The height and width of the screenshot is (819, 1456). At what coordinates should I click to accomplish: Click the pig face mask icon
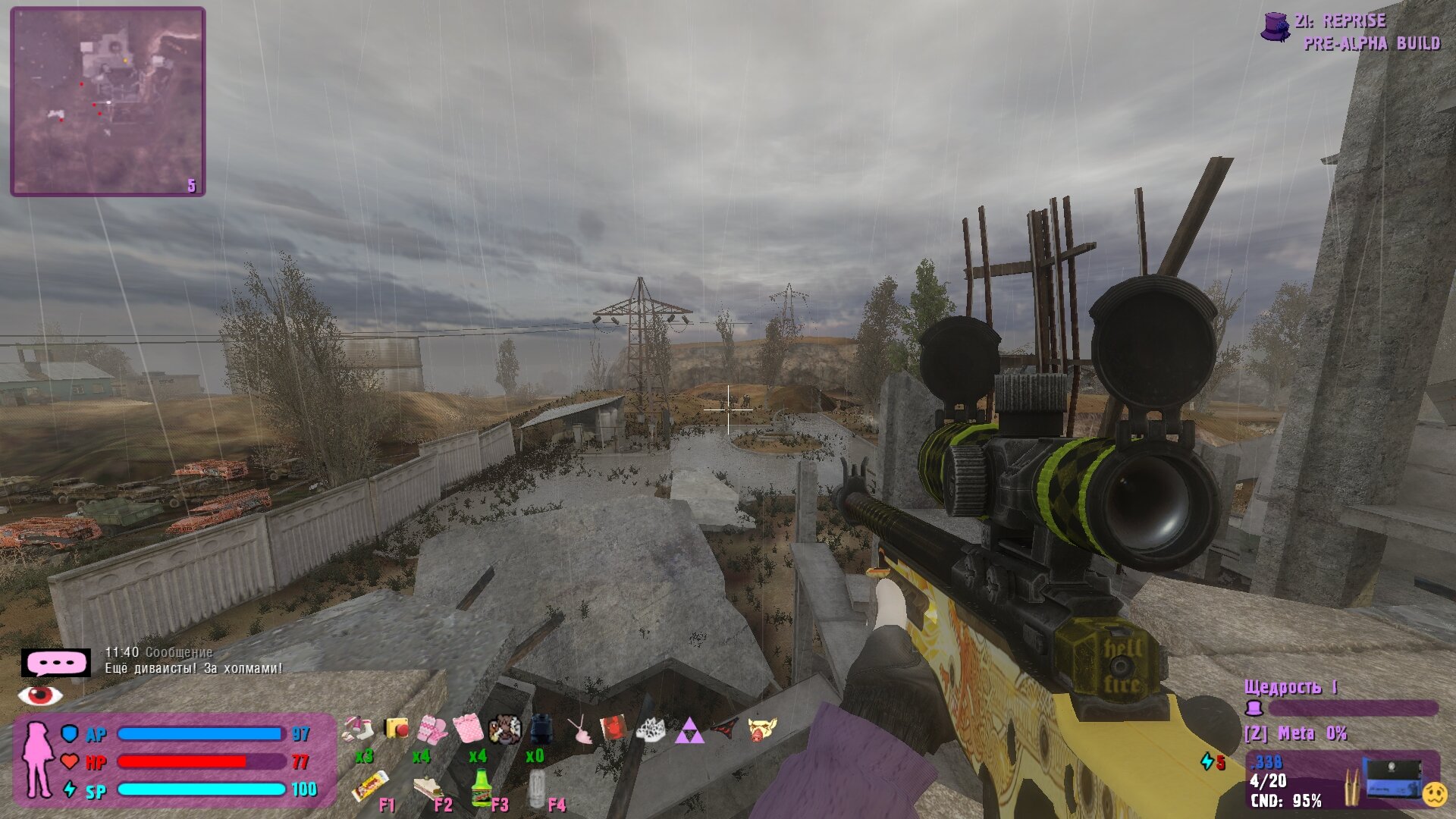coord(762,730)
